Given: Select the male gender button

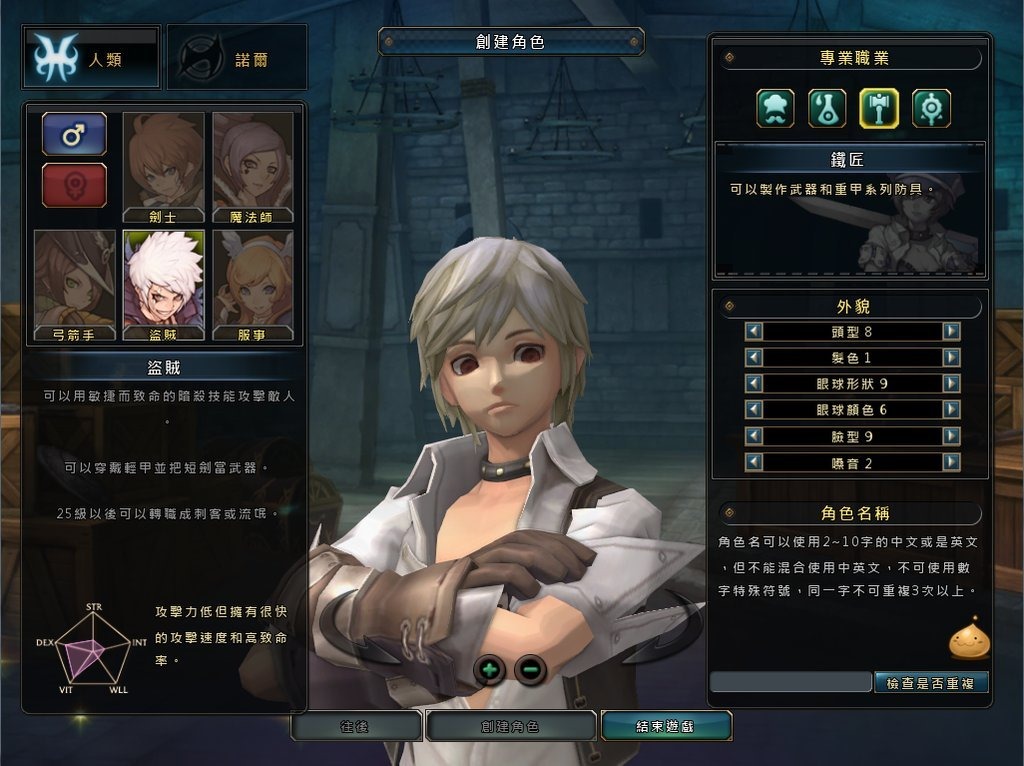Looking at the screenshot, I should click(x=74, y=134).
